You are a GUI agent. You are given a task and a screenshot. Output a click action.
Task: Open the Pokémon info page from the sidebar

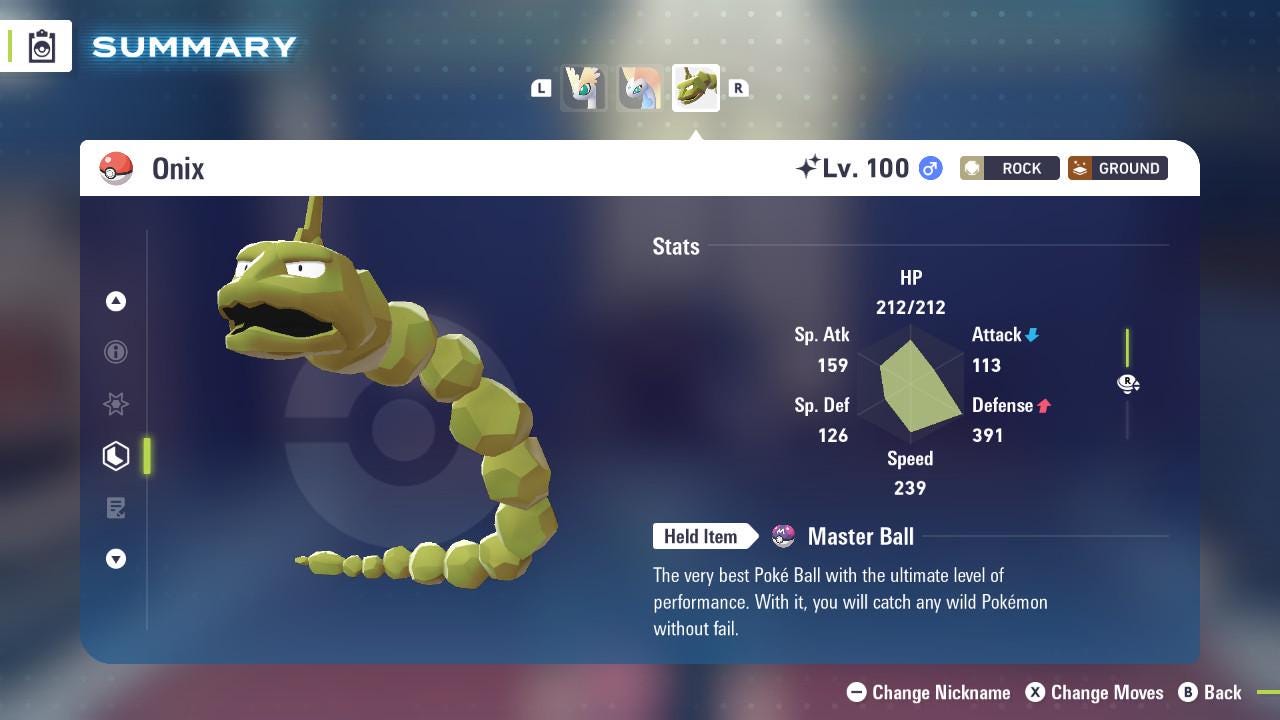click(116, 352)
